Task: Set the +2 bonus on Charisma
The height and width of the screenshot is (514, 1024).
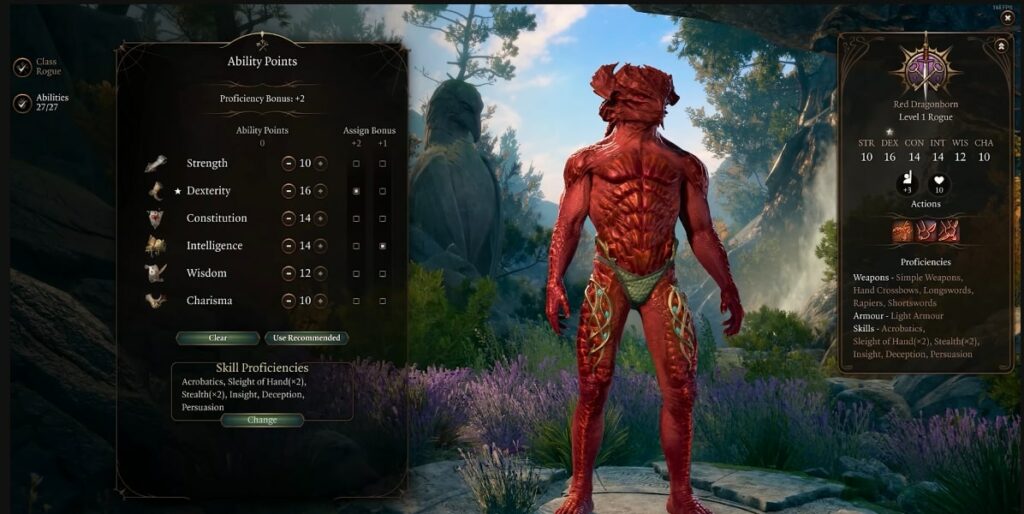Action: (x=356, y=300)
